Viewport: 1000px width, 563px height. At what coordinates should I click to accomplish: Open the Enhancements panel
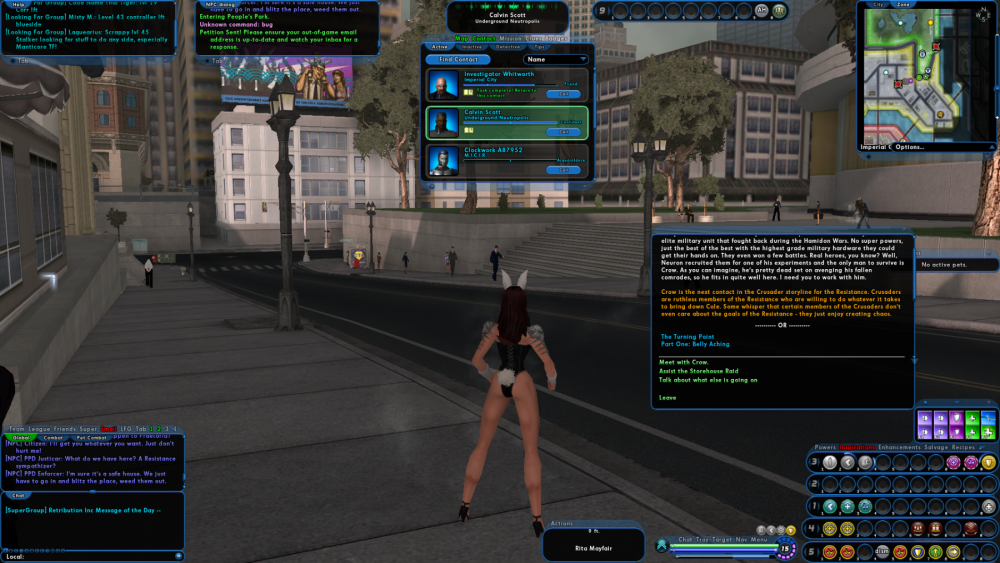(x=899, y=447)
